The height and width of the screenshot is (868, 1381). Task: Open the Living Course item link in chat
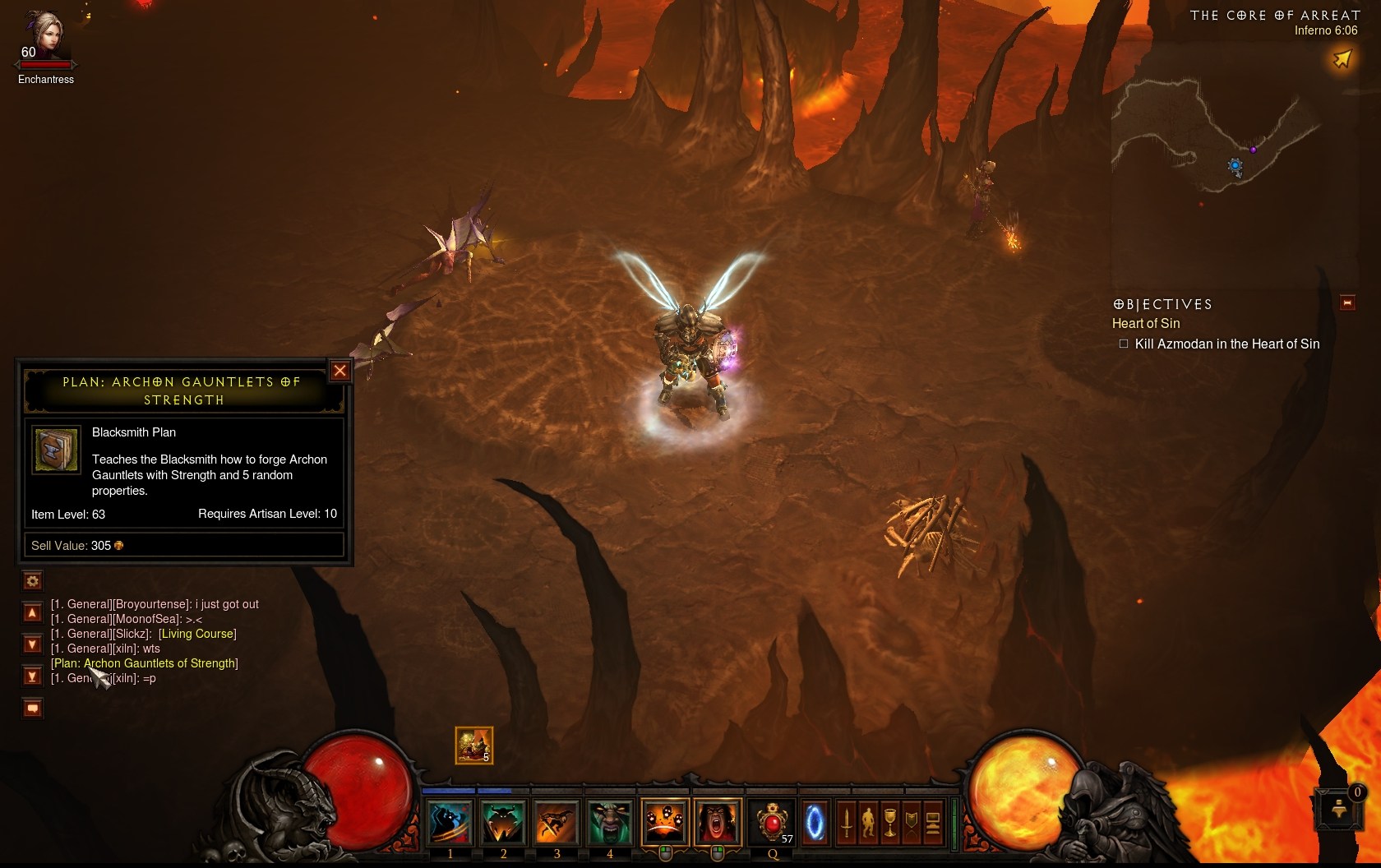pyautogui.click(x=197, y=634)
